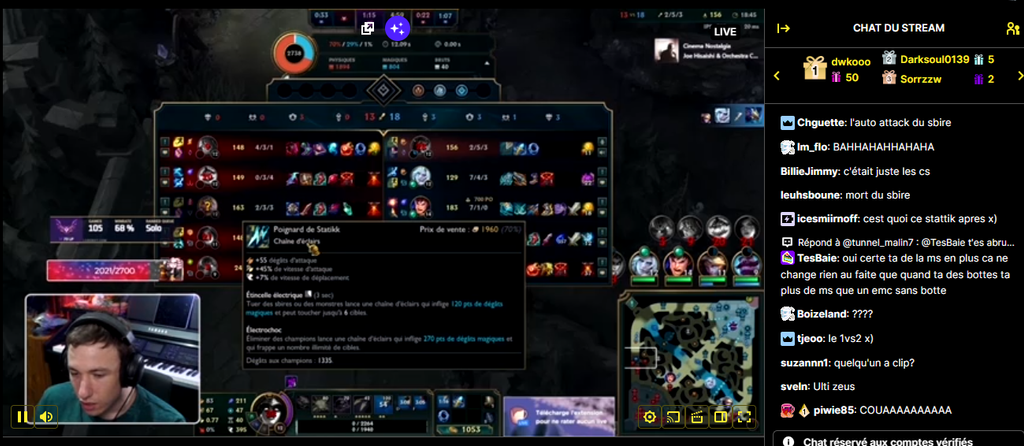The height and width of the screenshot is (446, 1024).
Task: Switch the player to fullscreen
Action: 744,417
